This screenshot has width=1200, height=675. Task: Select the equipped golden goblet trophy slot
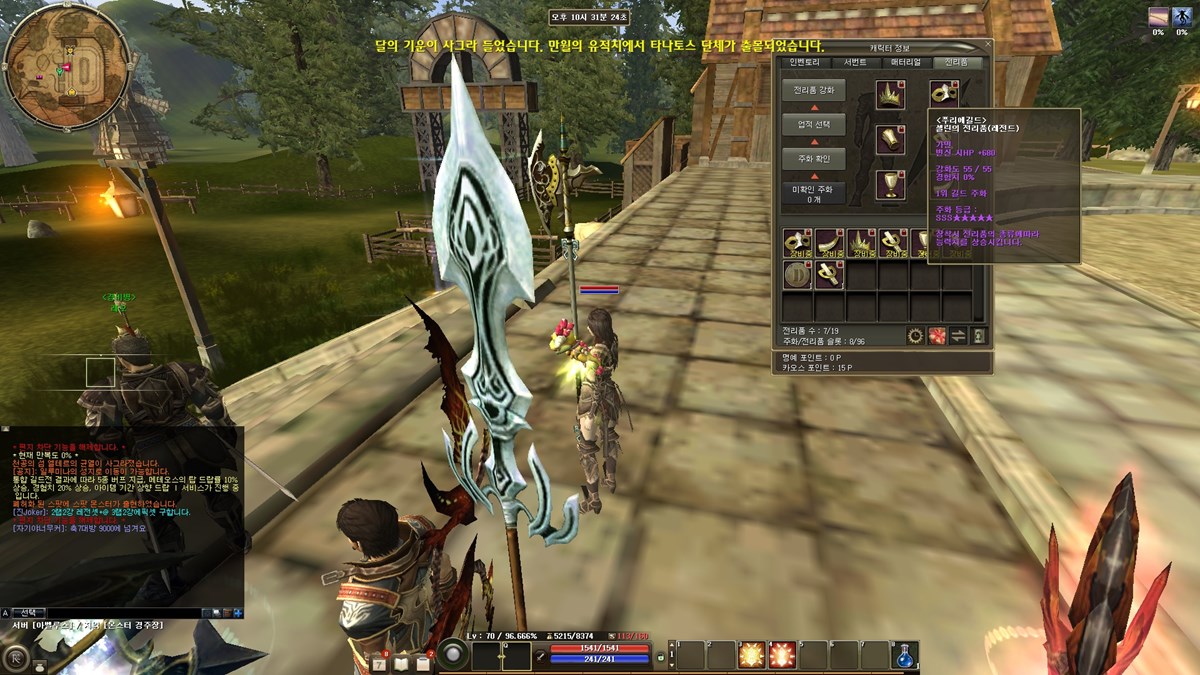[x=890, y=184]
